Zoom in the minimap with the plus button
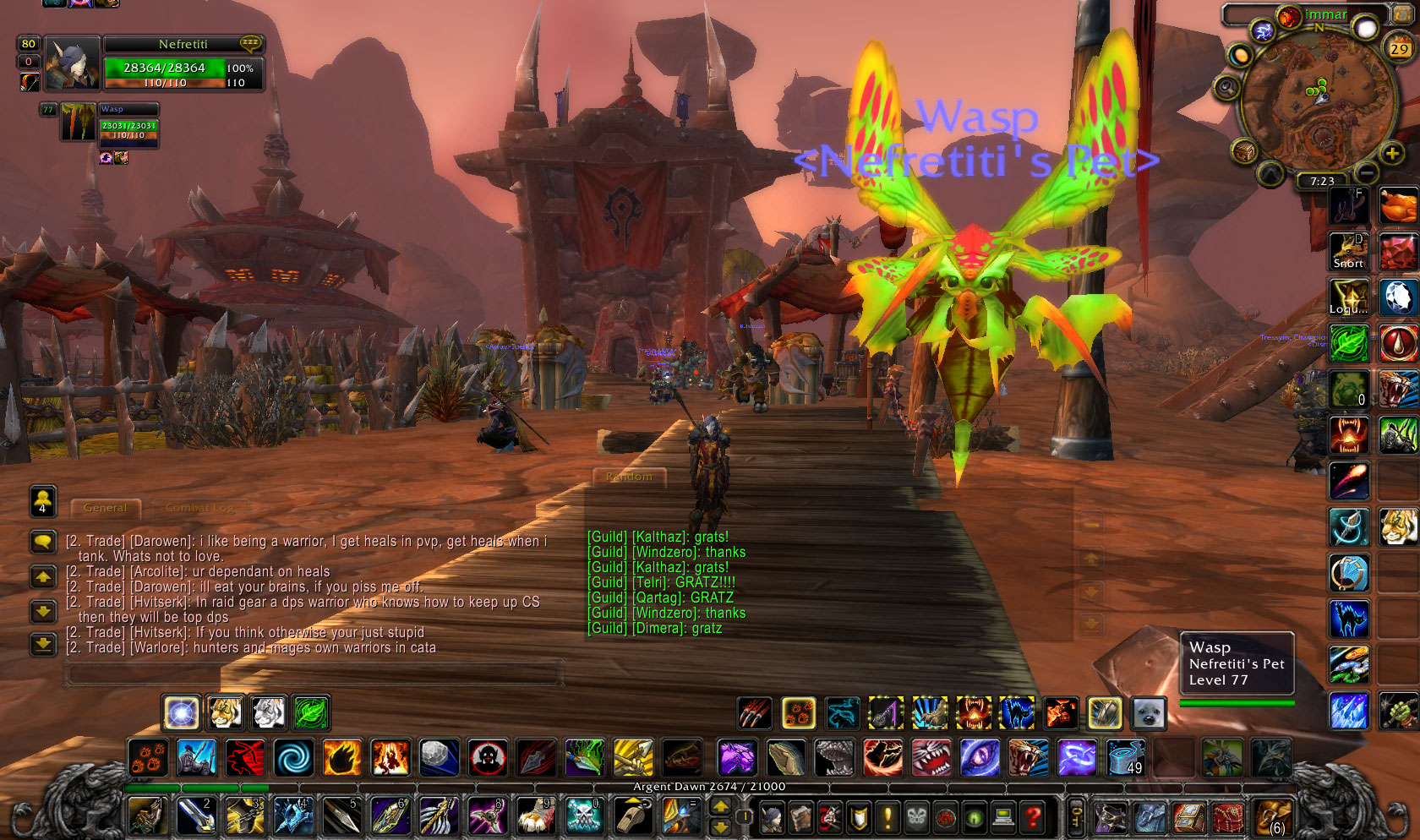1420x840 pixels. tap(1390, 153)
